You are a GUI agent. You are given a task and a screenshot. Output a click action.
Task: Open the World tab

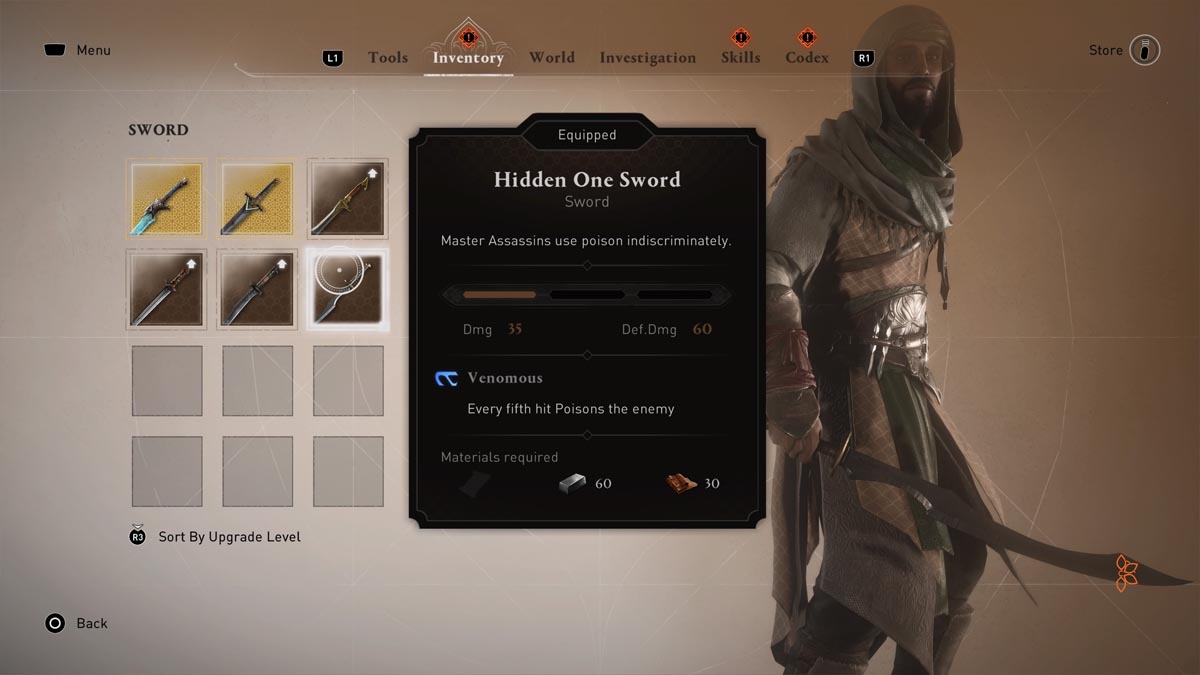551,58
